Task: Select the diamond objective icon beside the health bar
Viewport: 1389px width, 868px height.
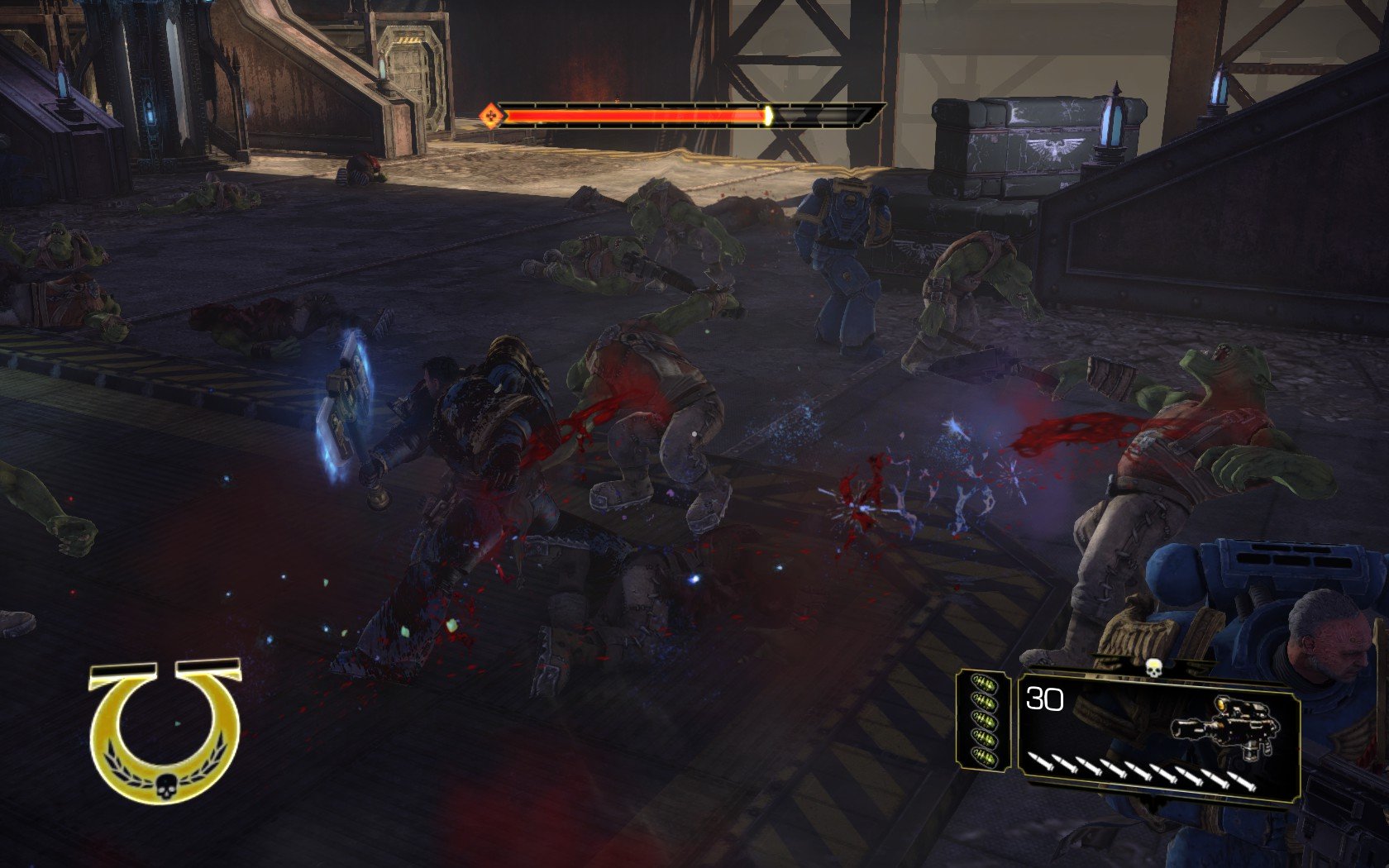Action: tap(490, 115)
